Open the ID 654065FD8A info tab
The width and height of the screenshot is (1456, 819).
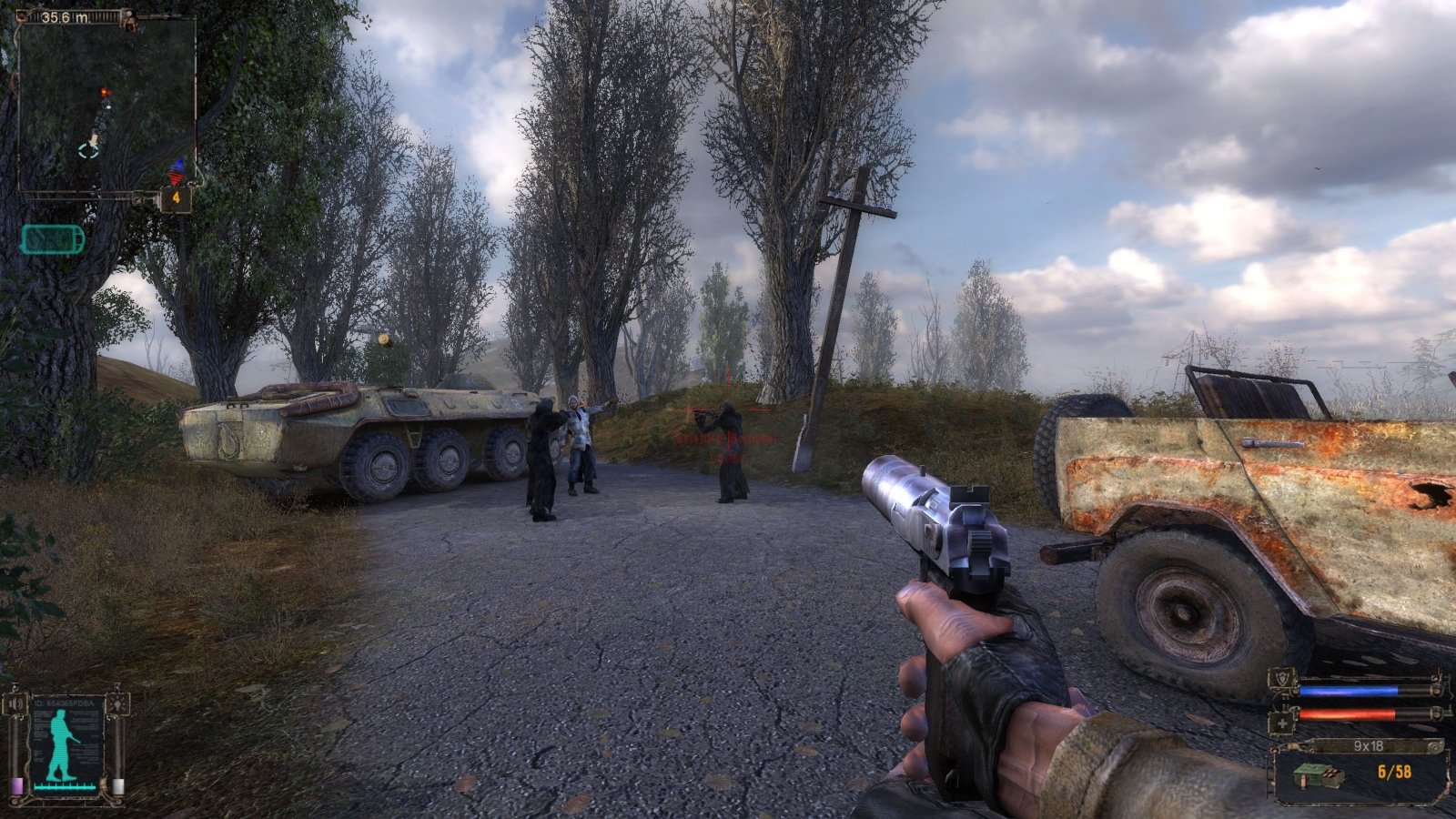coord(63,703)
